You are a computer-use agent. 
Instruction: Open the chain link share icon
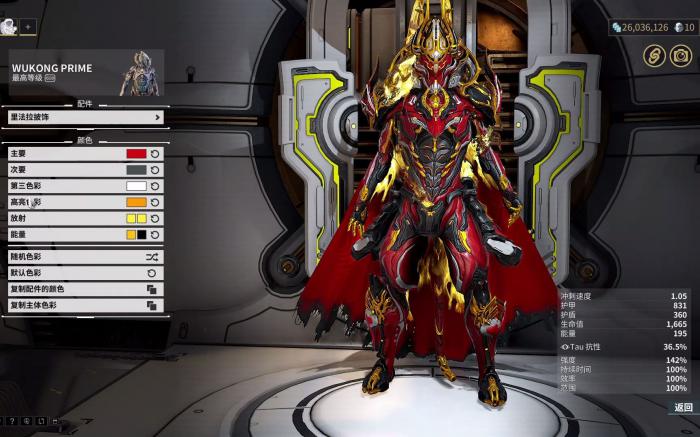[654, 56]
